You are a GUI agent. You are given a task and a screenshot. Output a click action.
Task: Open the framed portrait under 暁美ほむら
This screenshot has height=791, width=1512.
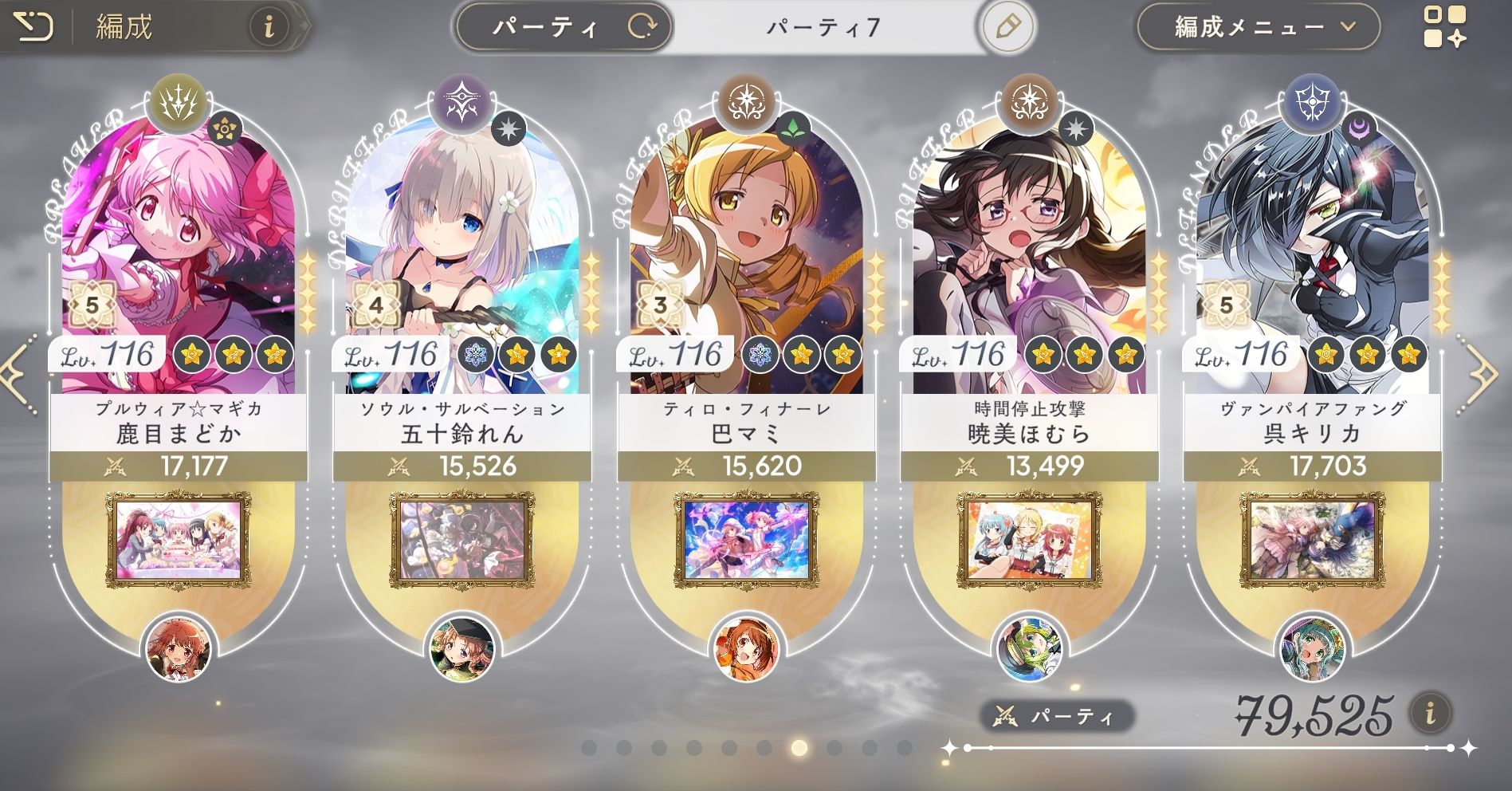point(1028,540)
